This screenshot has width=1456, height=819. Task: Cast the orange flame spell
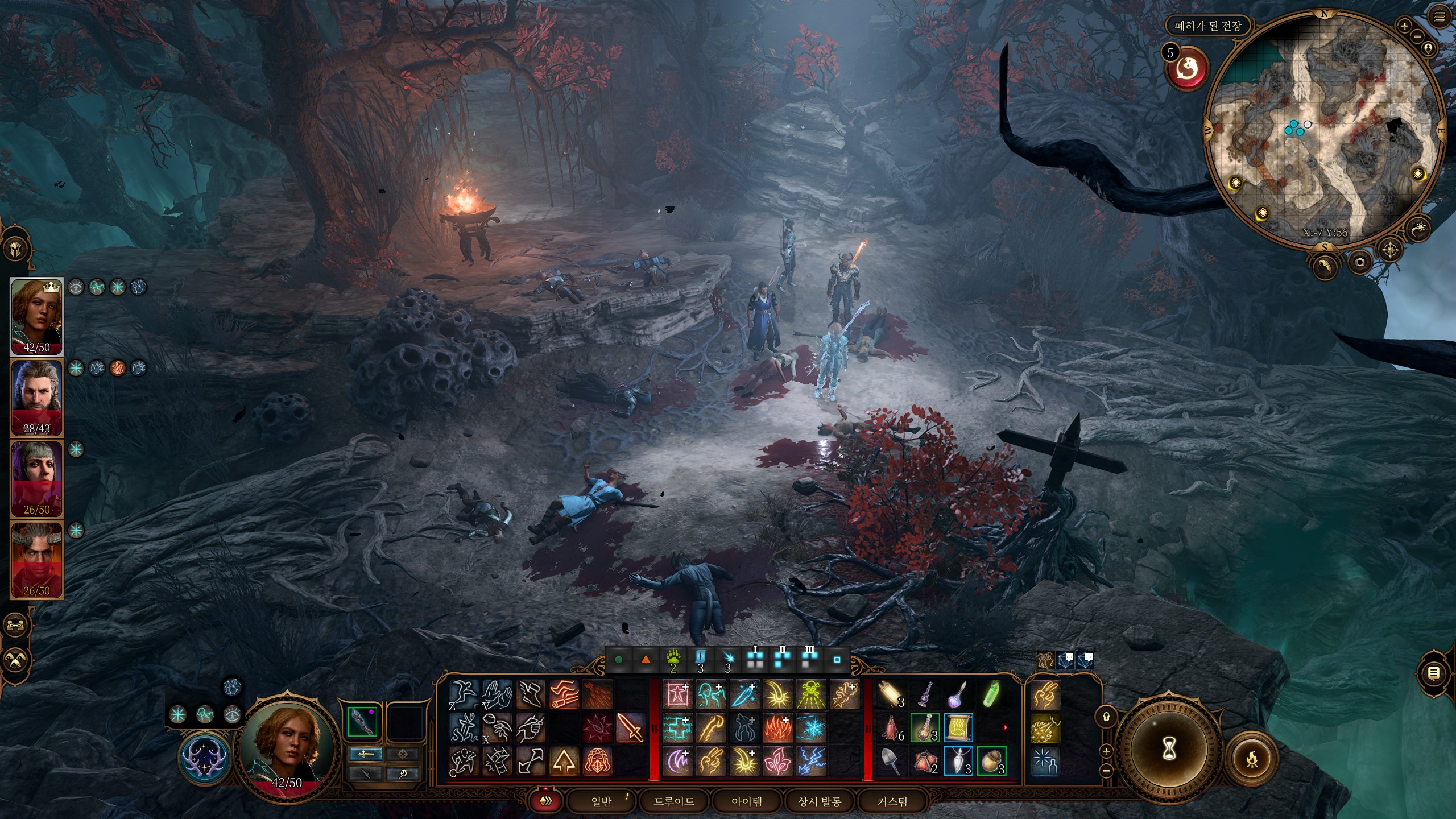pos(777,728)
